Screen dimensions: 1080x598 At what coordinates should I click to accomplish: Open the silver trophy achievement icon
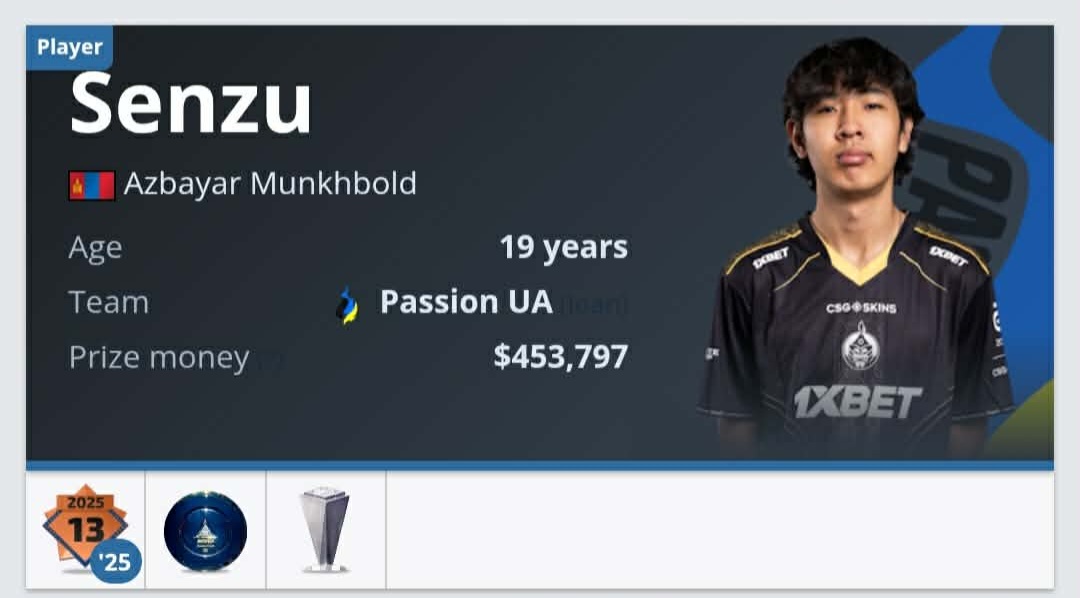tap(325, 530)
